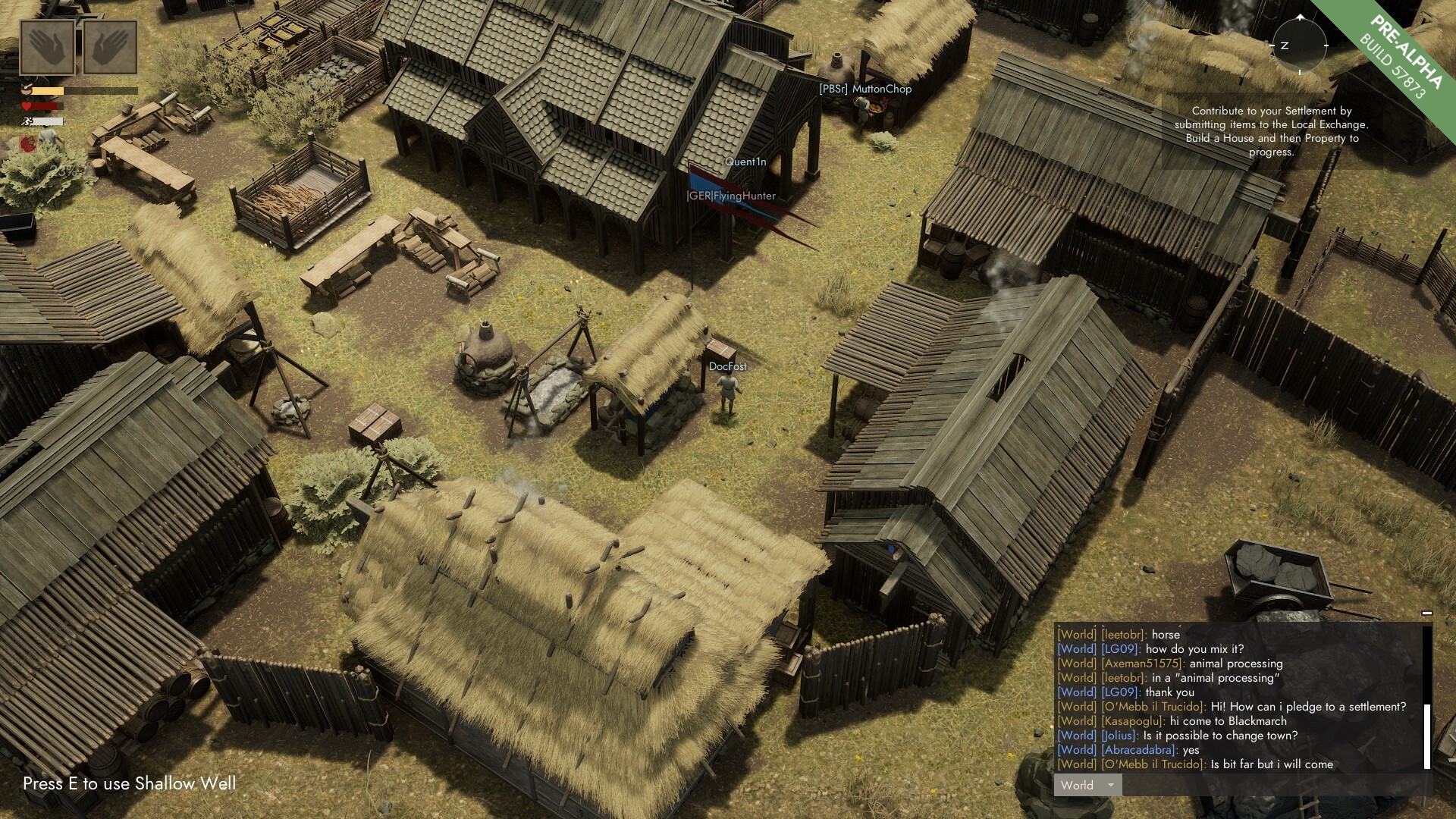The width and height of the screenshot is (1456, 819).
Task: Select the right hand equipment slot
Action: point(110,48)
